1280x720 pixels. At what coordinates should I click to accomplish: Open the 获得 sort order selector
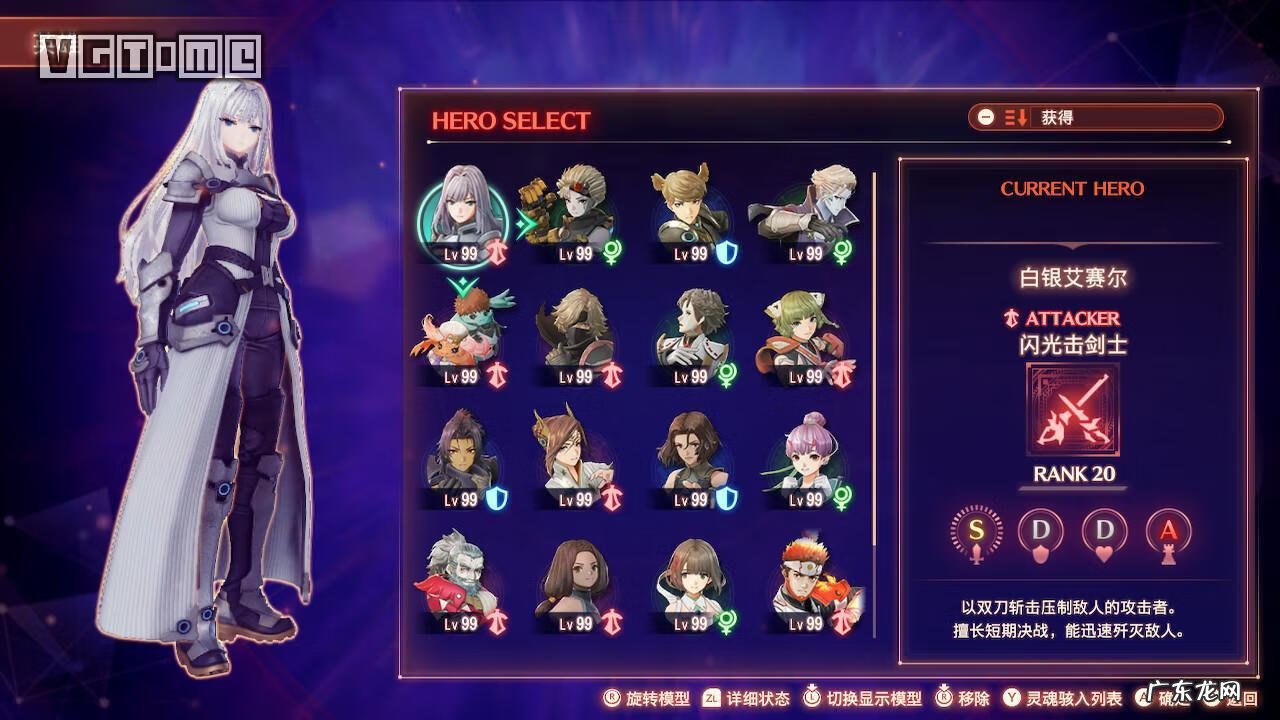tap(1095, 117)
